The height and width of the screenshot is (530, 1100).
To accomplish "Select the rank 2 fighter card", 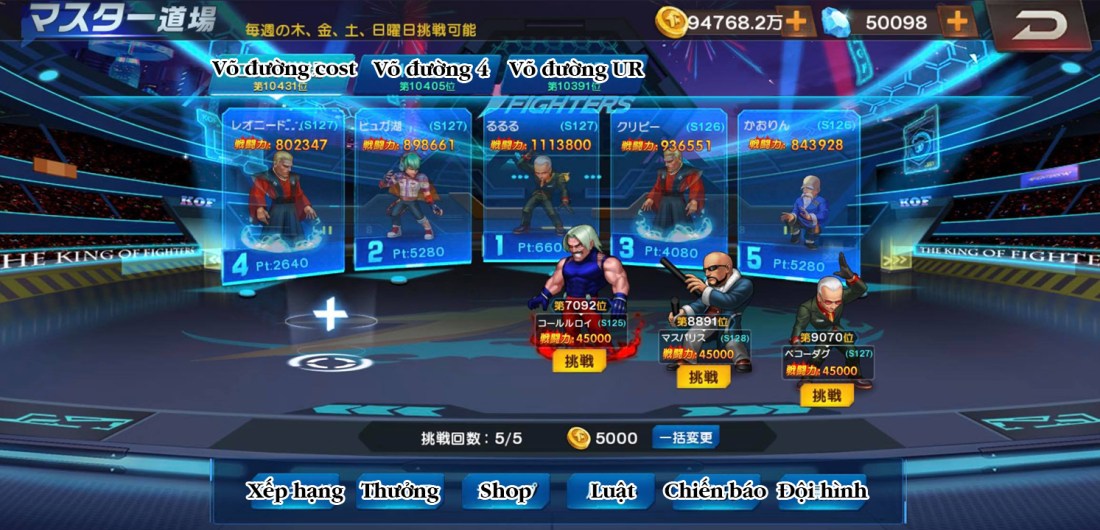I will 412,190.
